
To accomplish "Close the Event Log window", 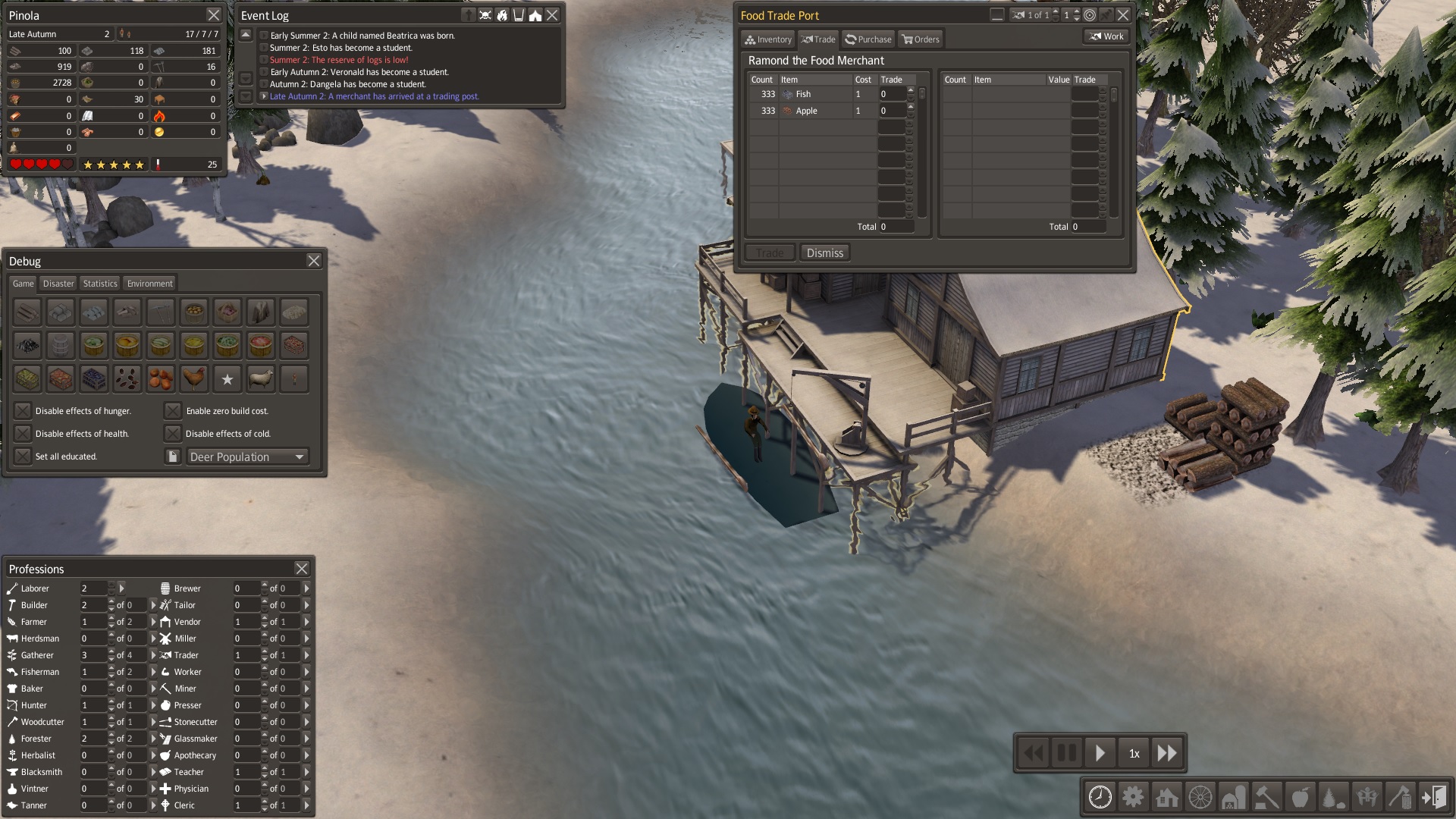I will [552, 15].
